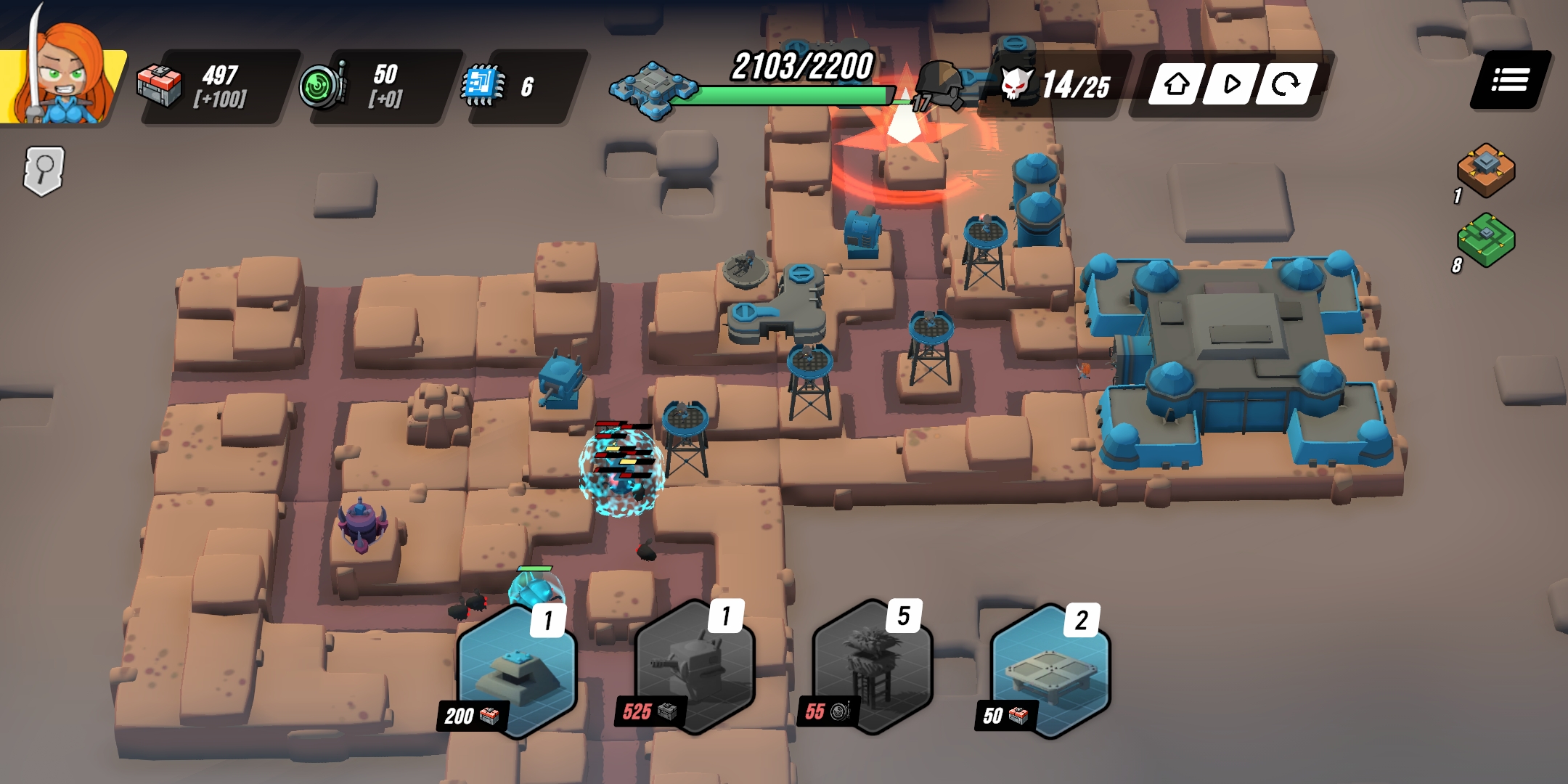Click the home arrow button
The height and width of the screenshot is (784, 1568).
click(1177, 84)
